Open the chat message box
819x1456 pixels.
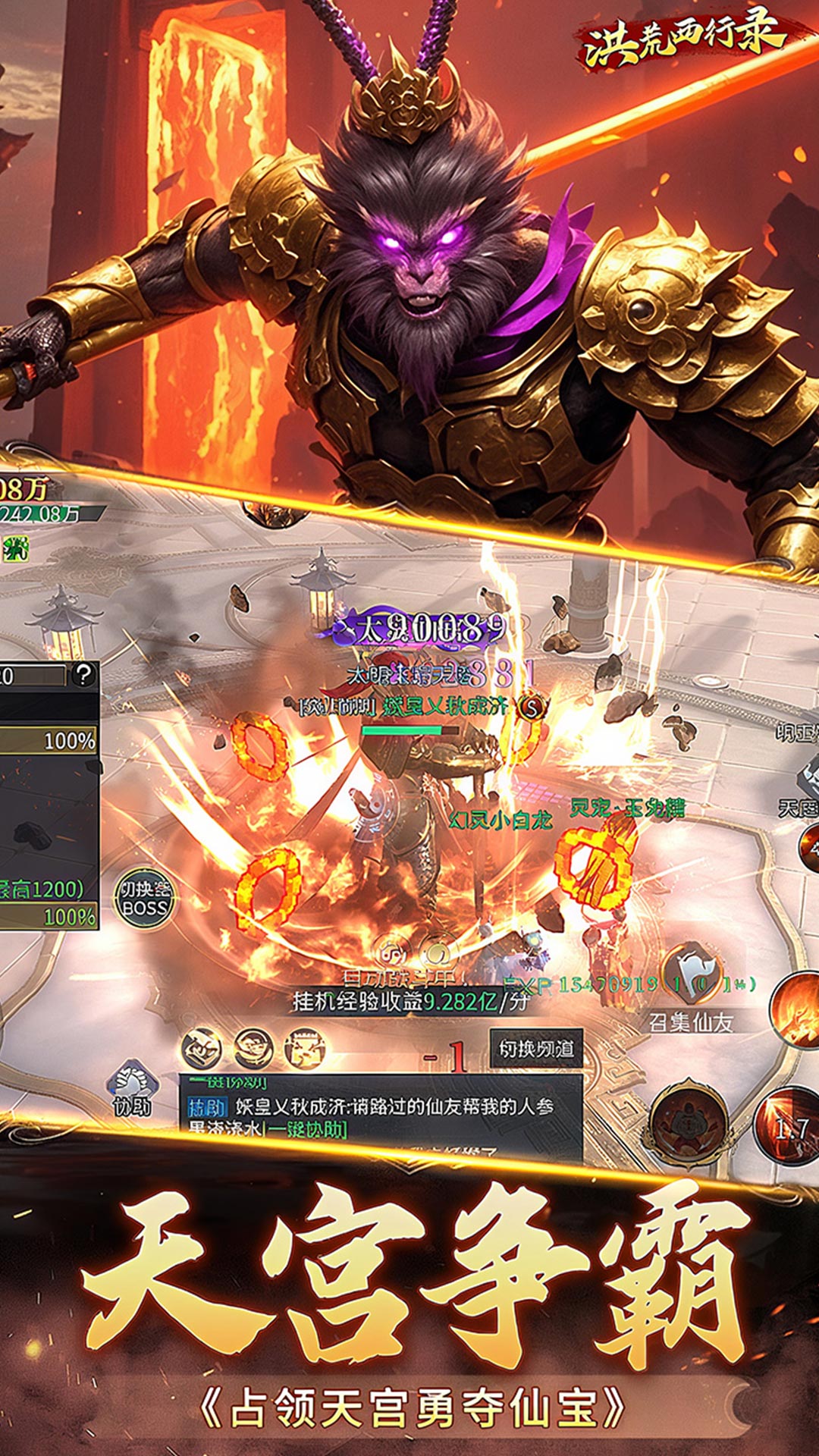pyautogui.click(x=379, y=1111)
